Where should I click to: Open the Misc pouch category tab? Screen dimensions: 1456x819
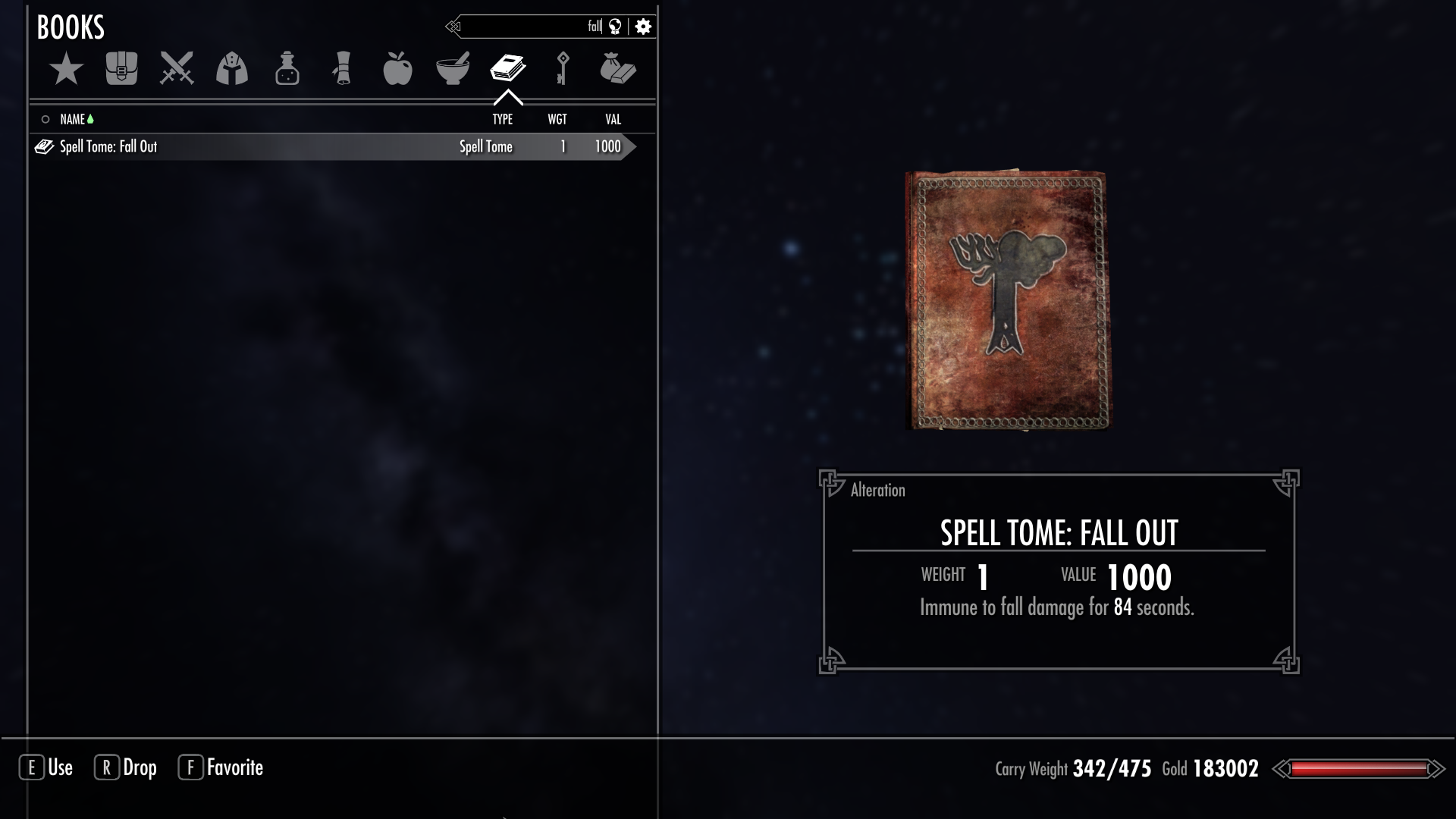(618, 69)
